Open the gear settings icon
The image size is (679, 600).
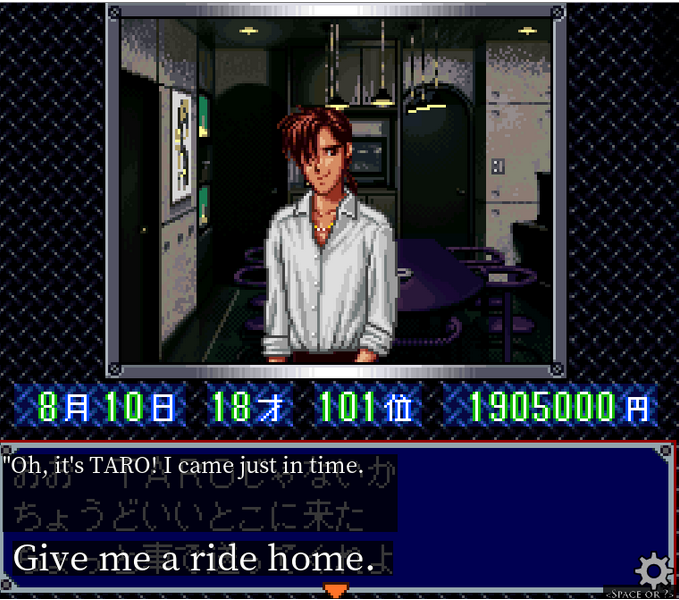(654, 571)
